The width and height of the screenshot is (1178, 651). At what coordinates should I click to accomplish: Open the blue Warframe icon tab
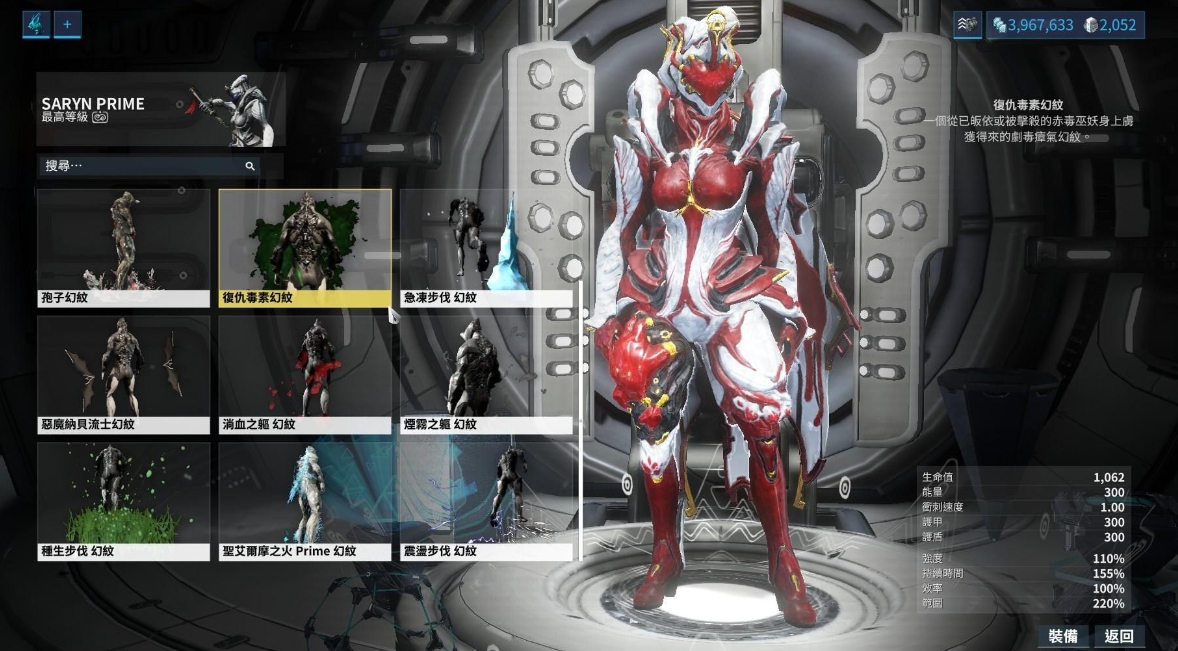36,24
